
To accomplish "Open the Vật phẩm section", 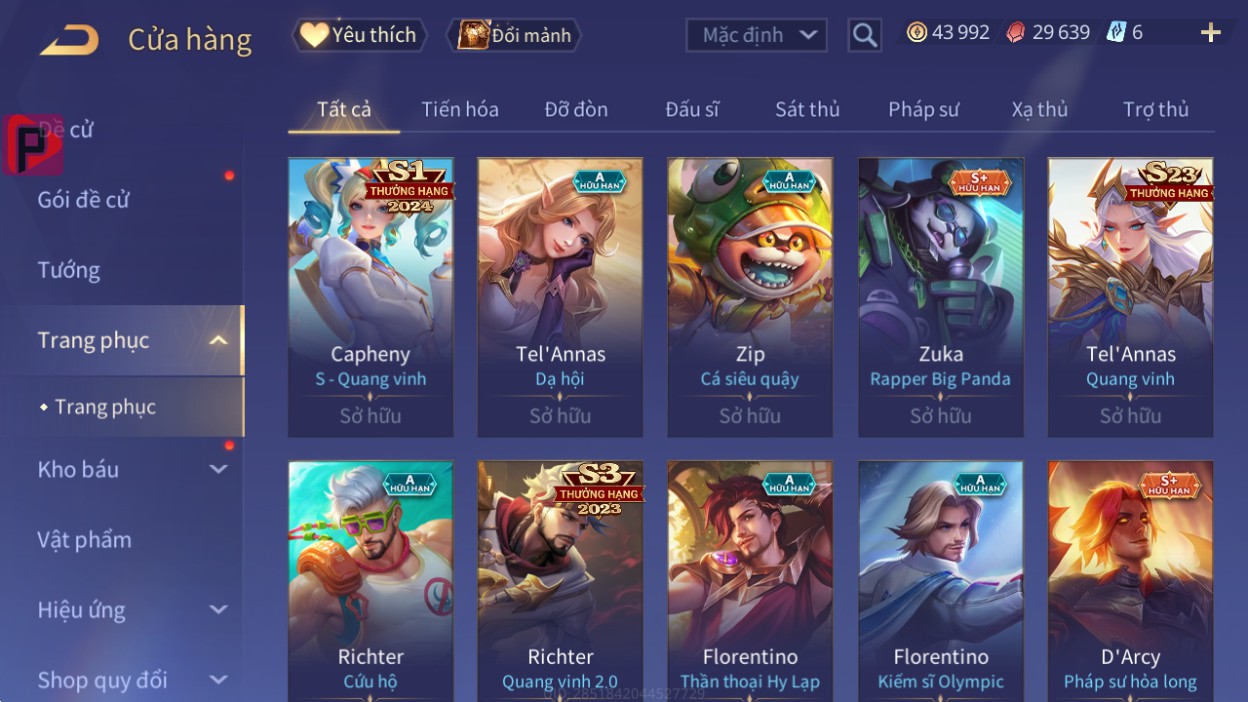I will tap(85, 540).
